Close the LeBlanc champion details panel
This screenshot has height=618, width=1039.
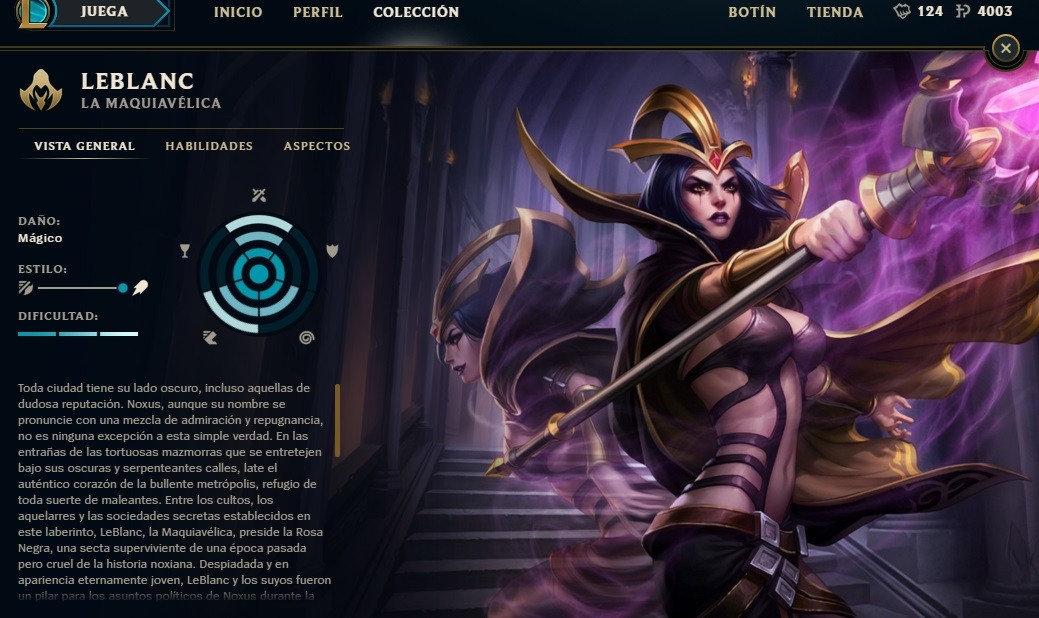tap(1006, 47)
